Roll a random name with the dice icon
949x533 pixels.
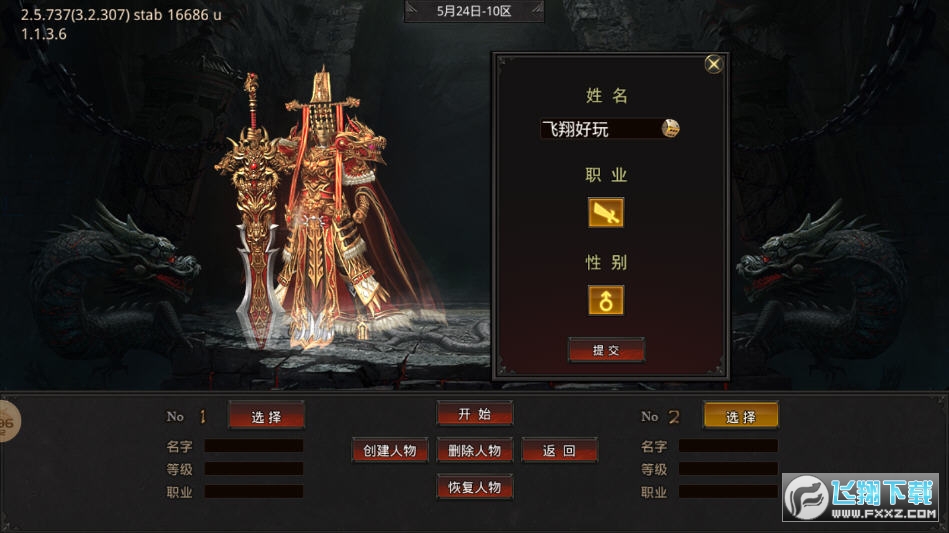(671, 128)
